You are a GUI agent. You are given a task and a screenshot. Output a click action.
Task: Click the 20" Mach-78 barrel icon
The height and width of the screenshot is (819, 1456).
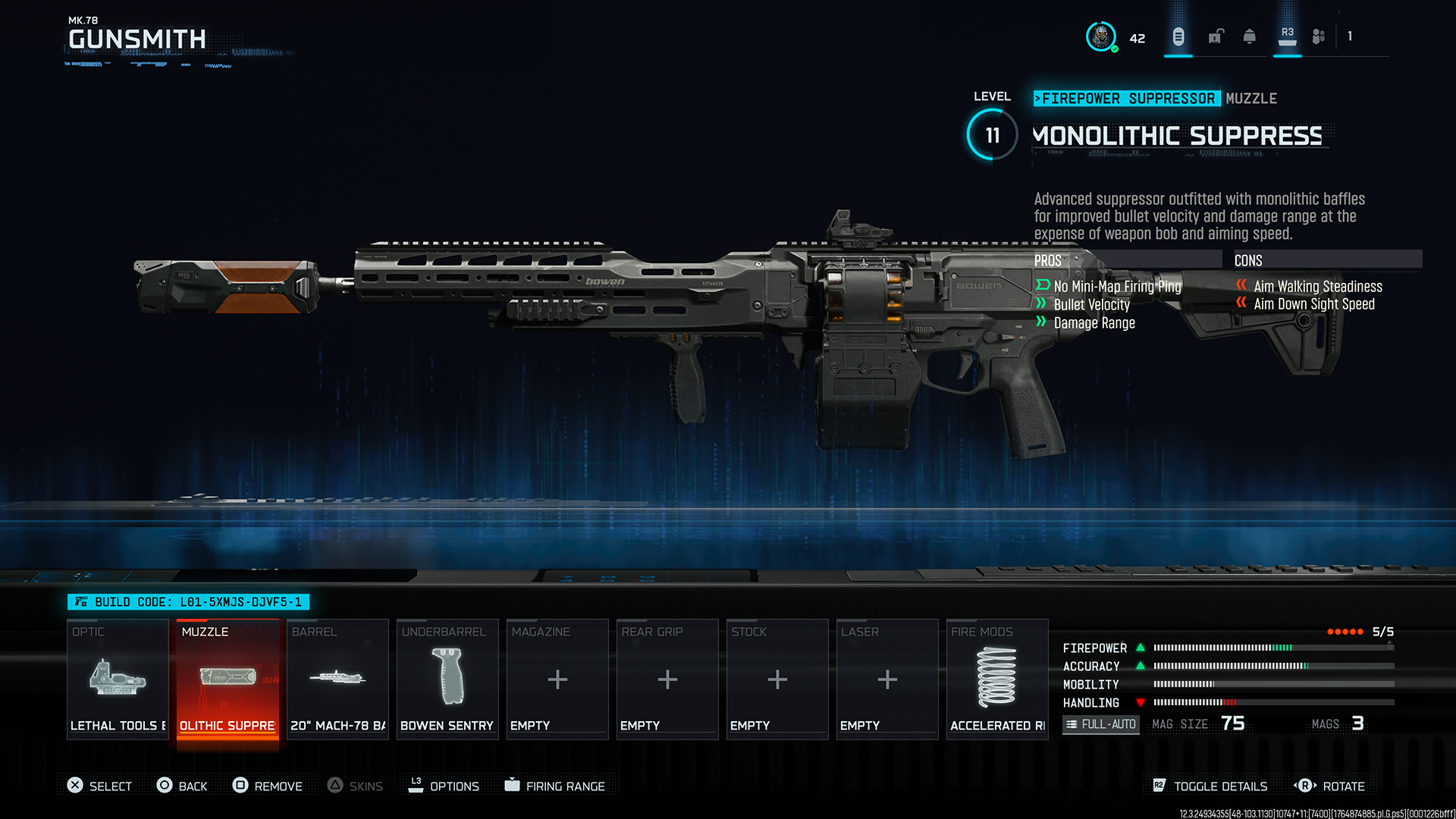coord(337,677)
